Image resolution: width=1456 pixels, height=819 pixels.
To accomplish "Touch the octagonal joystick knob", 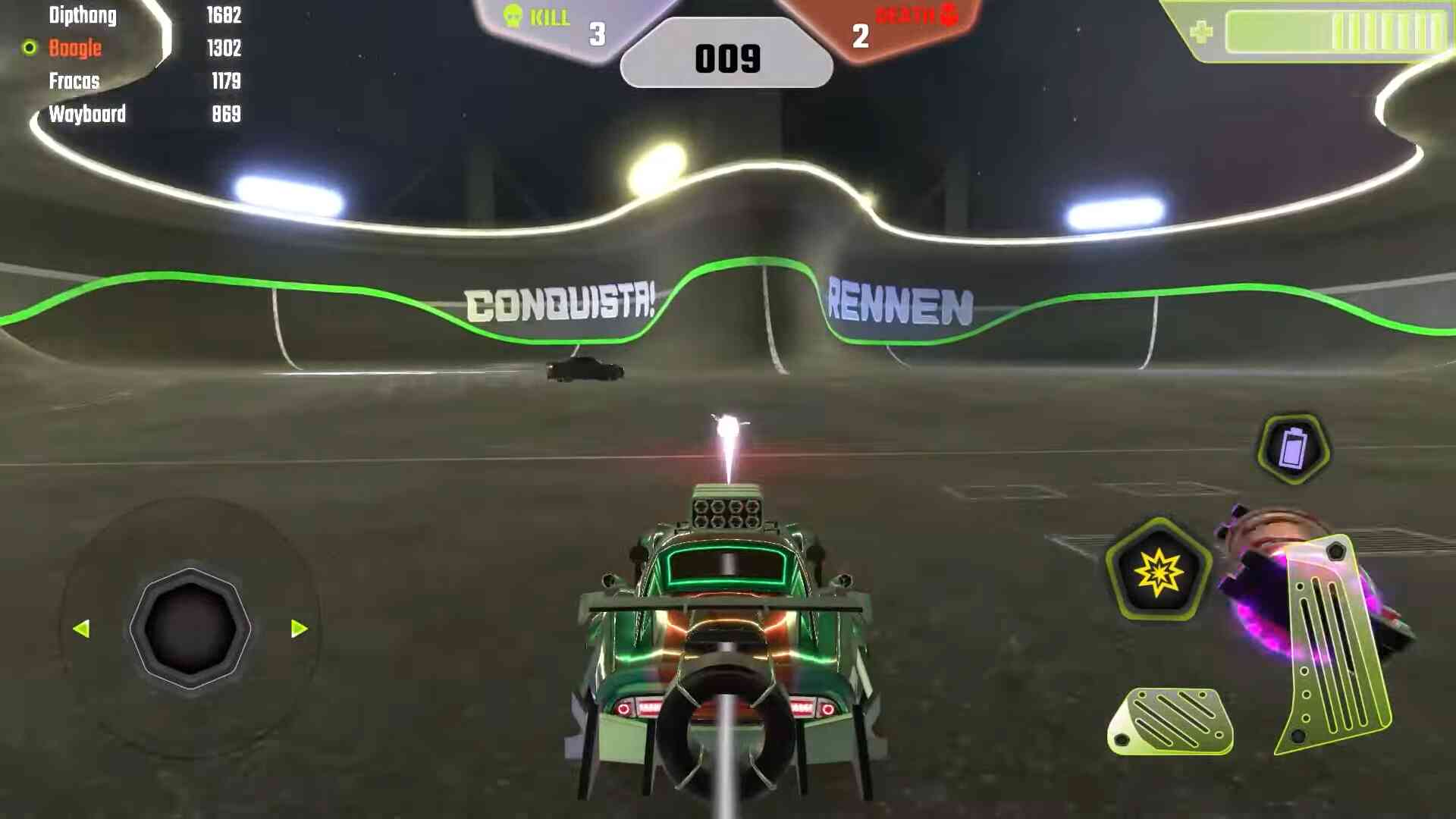I will 190,629.
